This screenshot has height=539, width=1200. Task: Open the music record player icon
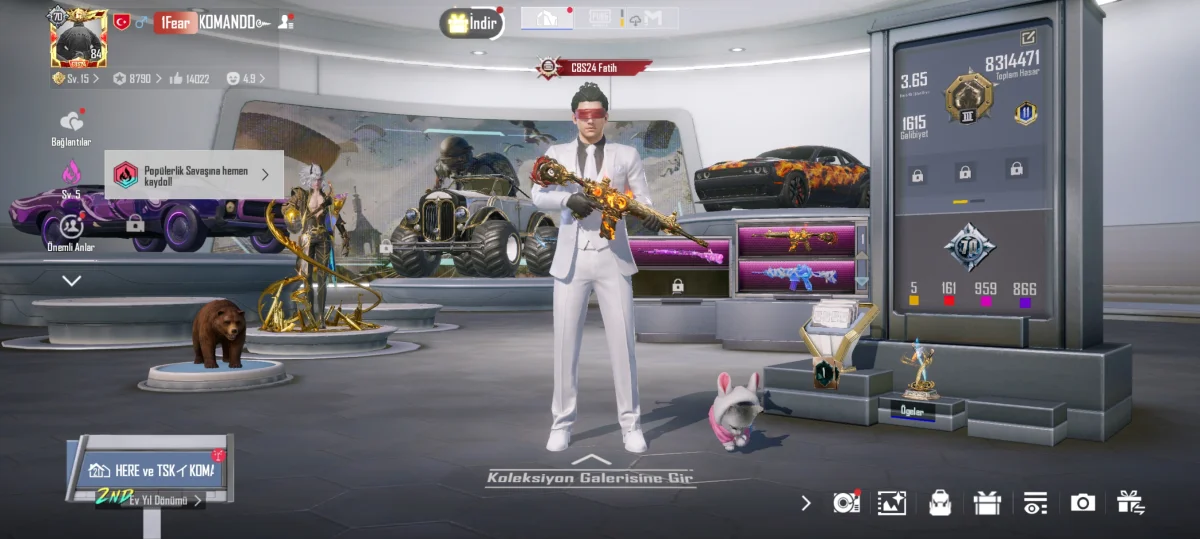coord(846,503)
